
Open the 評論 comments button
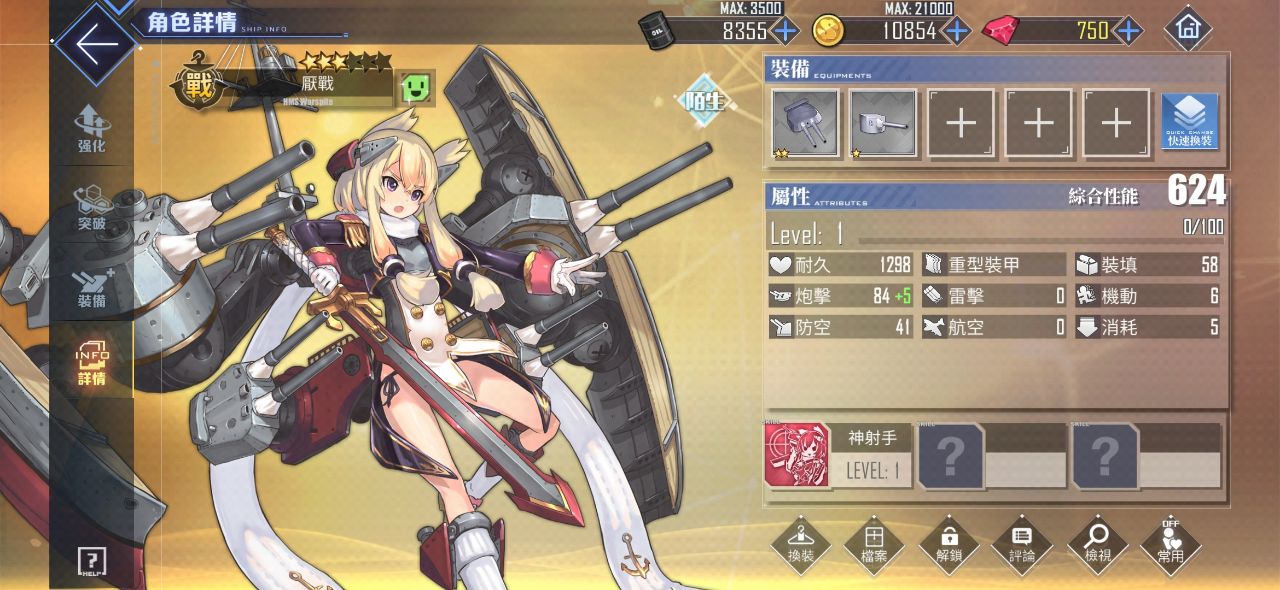(x=1022, y=545)
